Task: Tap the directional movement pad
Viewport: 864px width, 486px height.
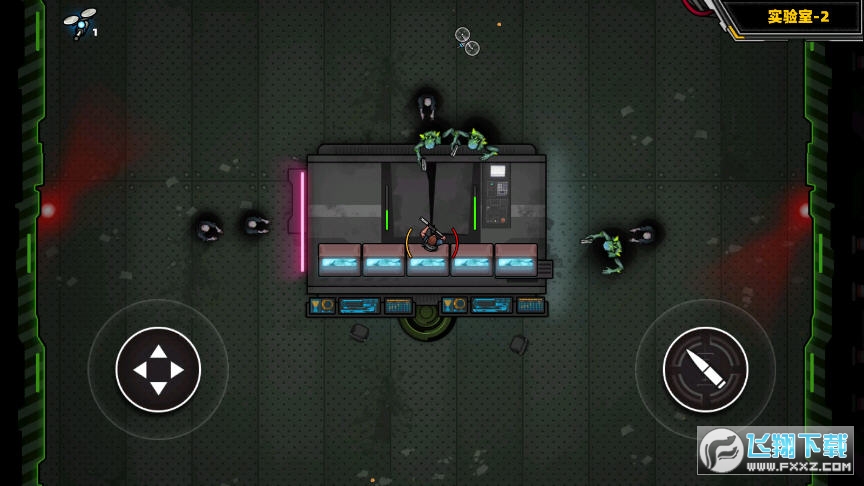Action: [x=158, y=369]
